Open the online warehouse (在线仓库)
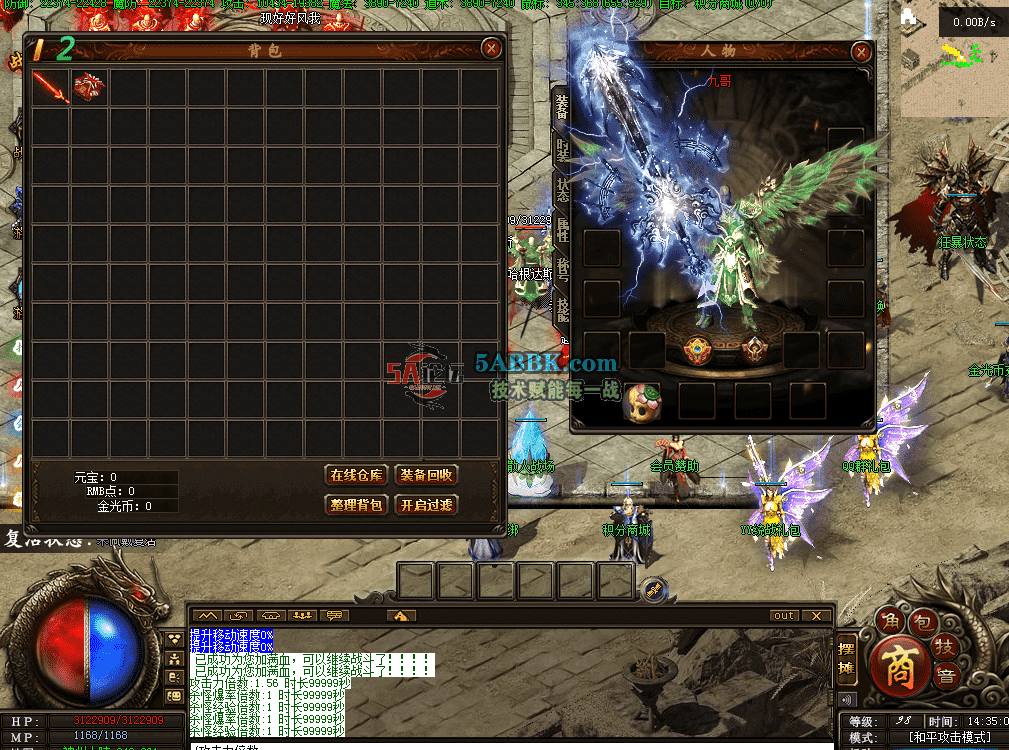1009x750 pixels. pos(357,475)
